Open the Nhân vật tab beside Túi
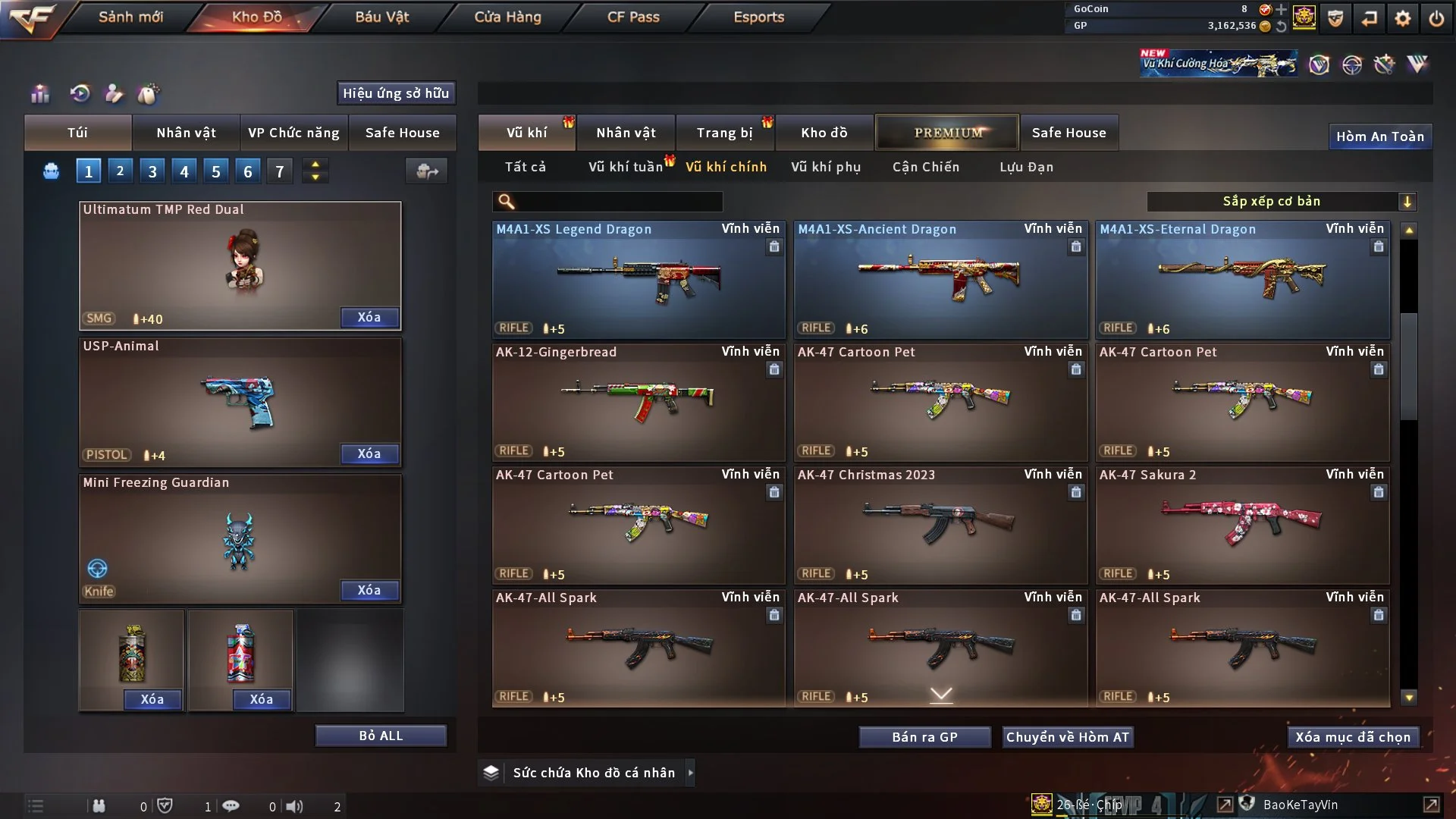1456x819 pixels. [186, 133]
